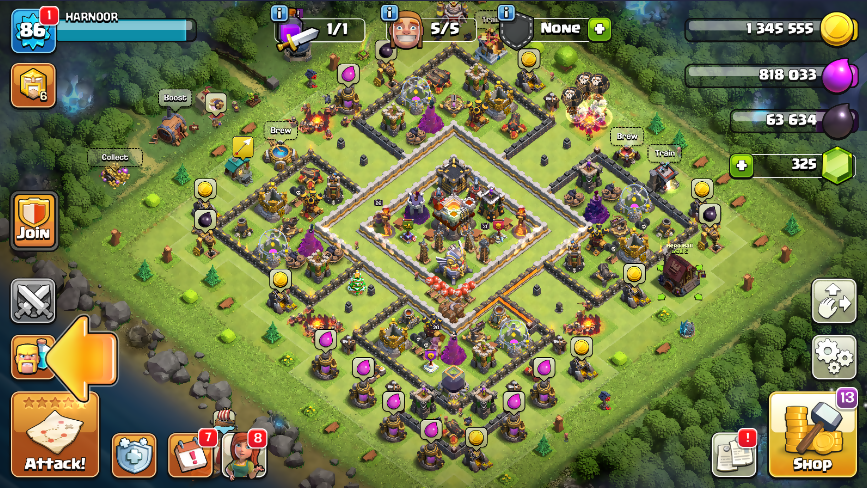Tap the Attack! button
867x488 pixels.
tap(55, 435)
